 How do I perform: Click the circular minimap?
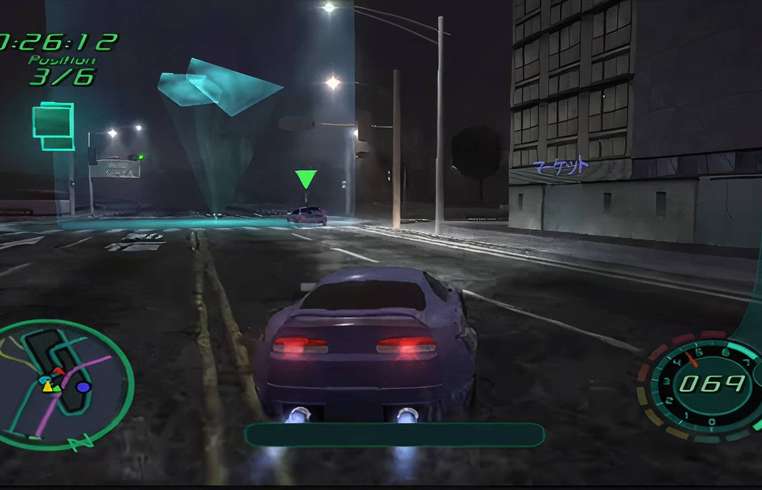coord(66,384)
